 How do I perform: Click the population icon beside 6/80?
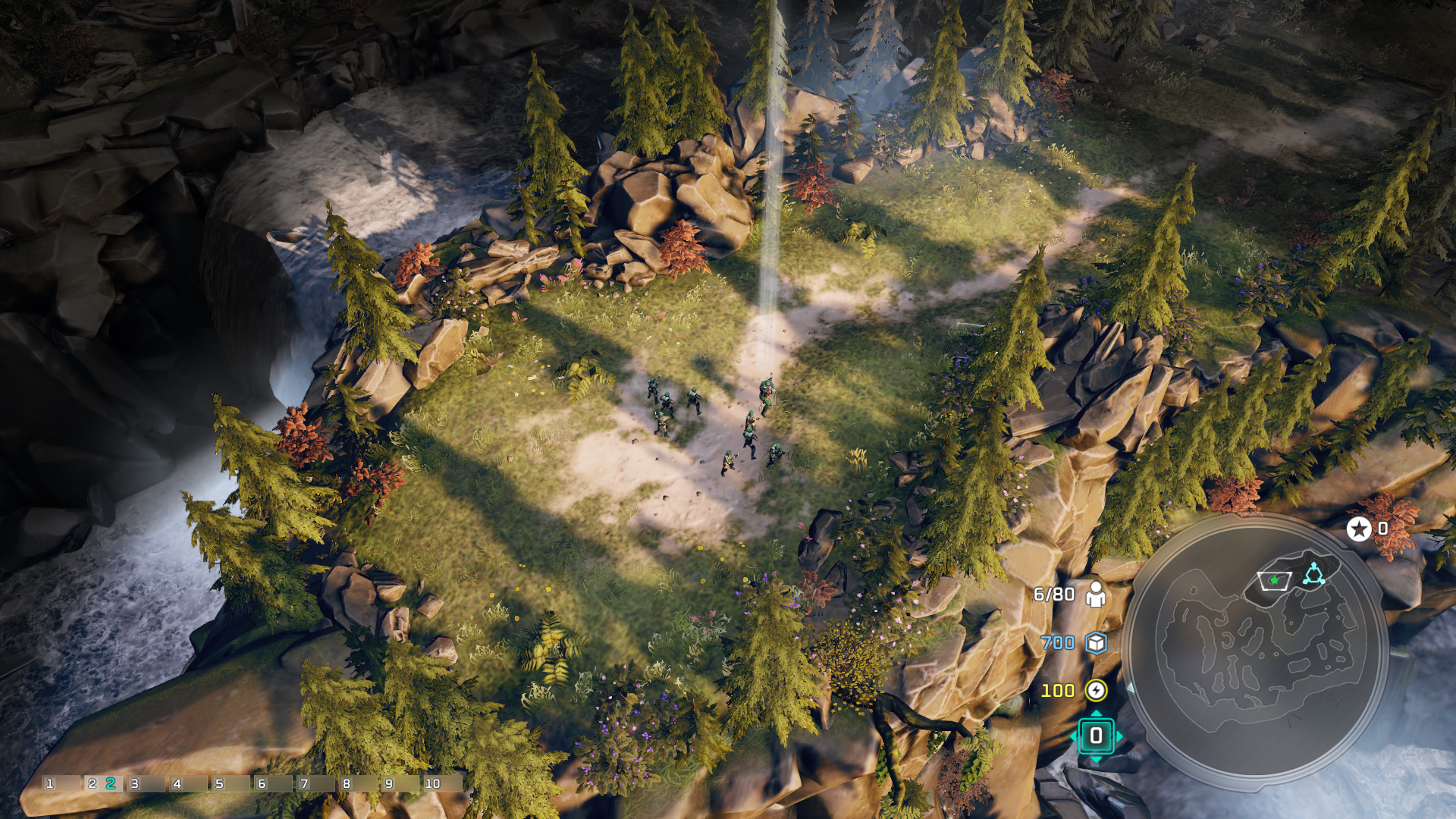click(x=1095, y=595)
